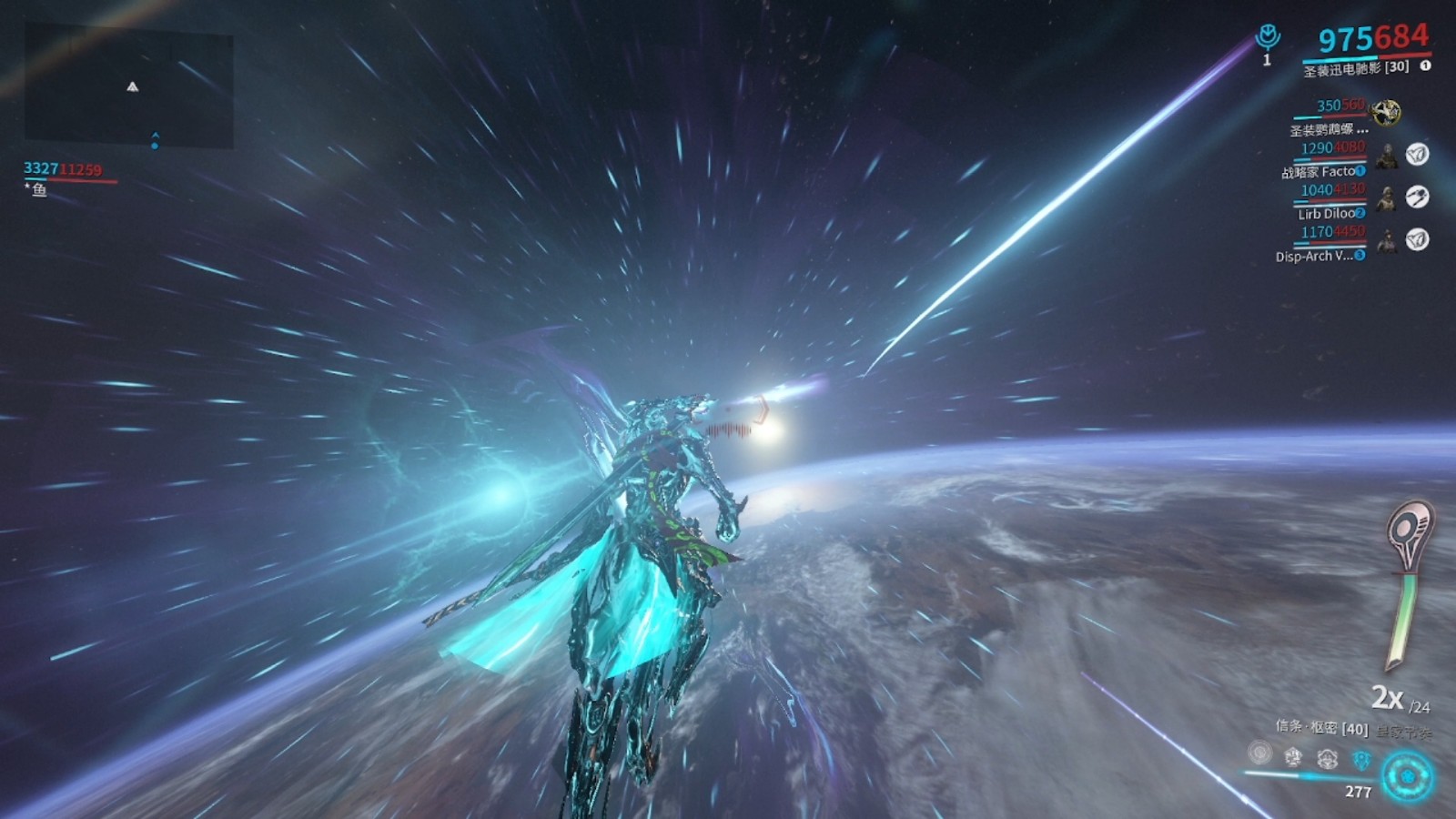The image size is (1456, 819).
Task: Click squad member Facto's portrait
Action: pyautogui.click(x=1387, y=156)
